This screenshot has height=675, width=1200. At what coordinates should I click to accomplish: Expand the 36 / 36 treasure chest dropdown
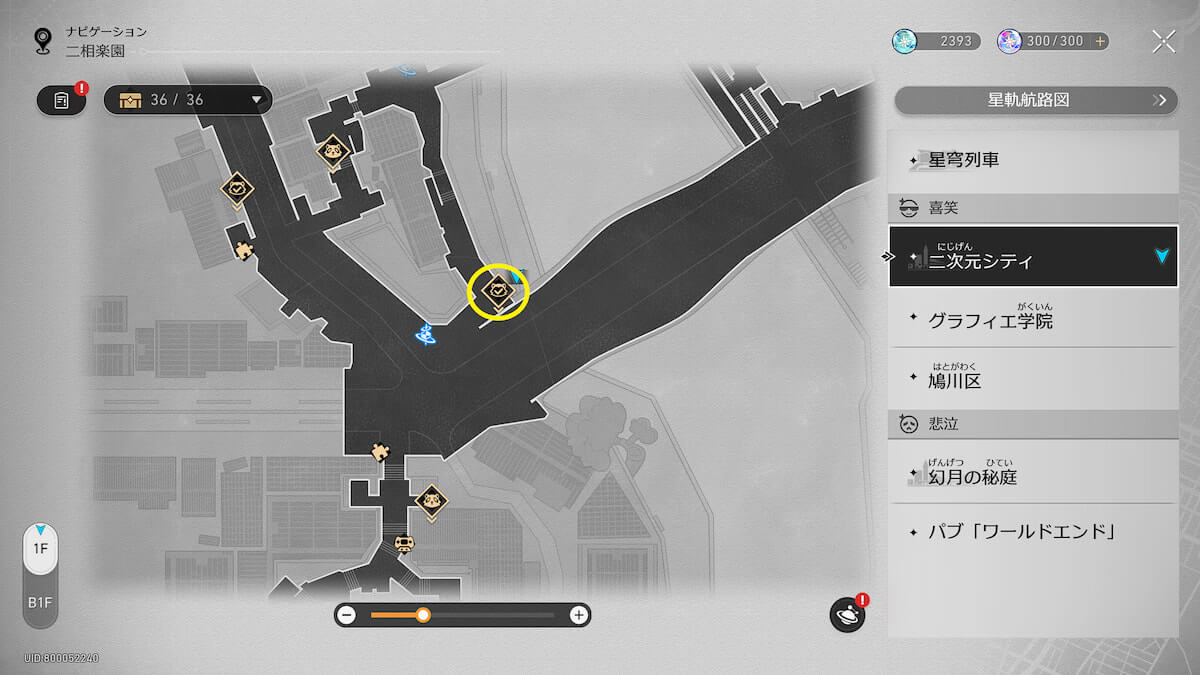coord(188,100)
